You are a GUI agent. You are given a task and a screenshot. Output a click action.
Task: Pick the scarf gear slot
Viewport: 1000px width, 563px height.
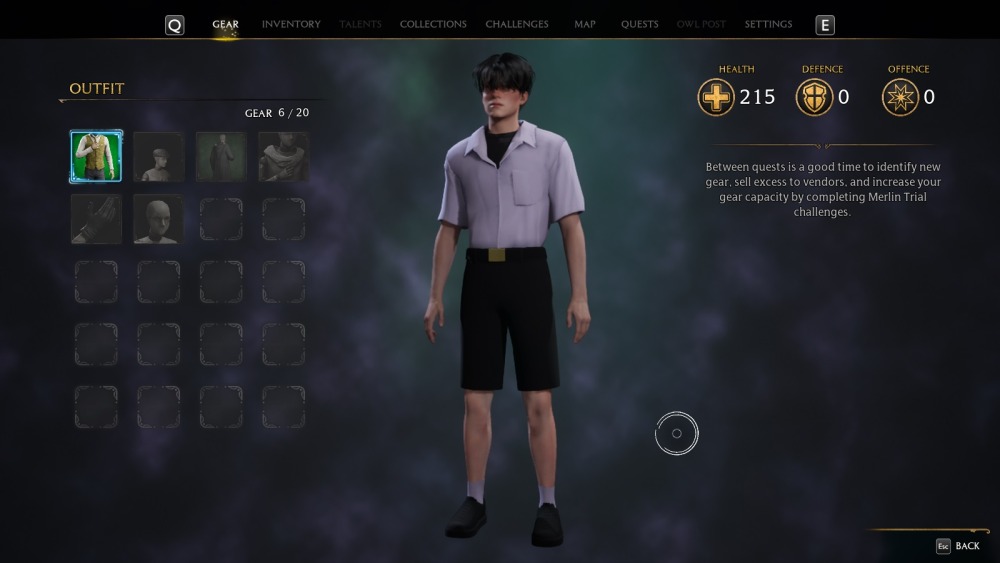click(283, 157)
